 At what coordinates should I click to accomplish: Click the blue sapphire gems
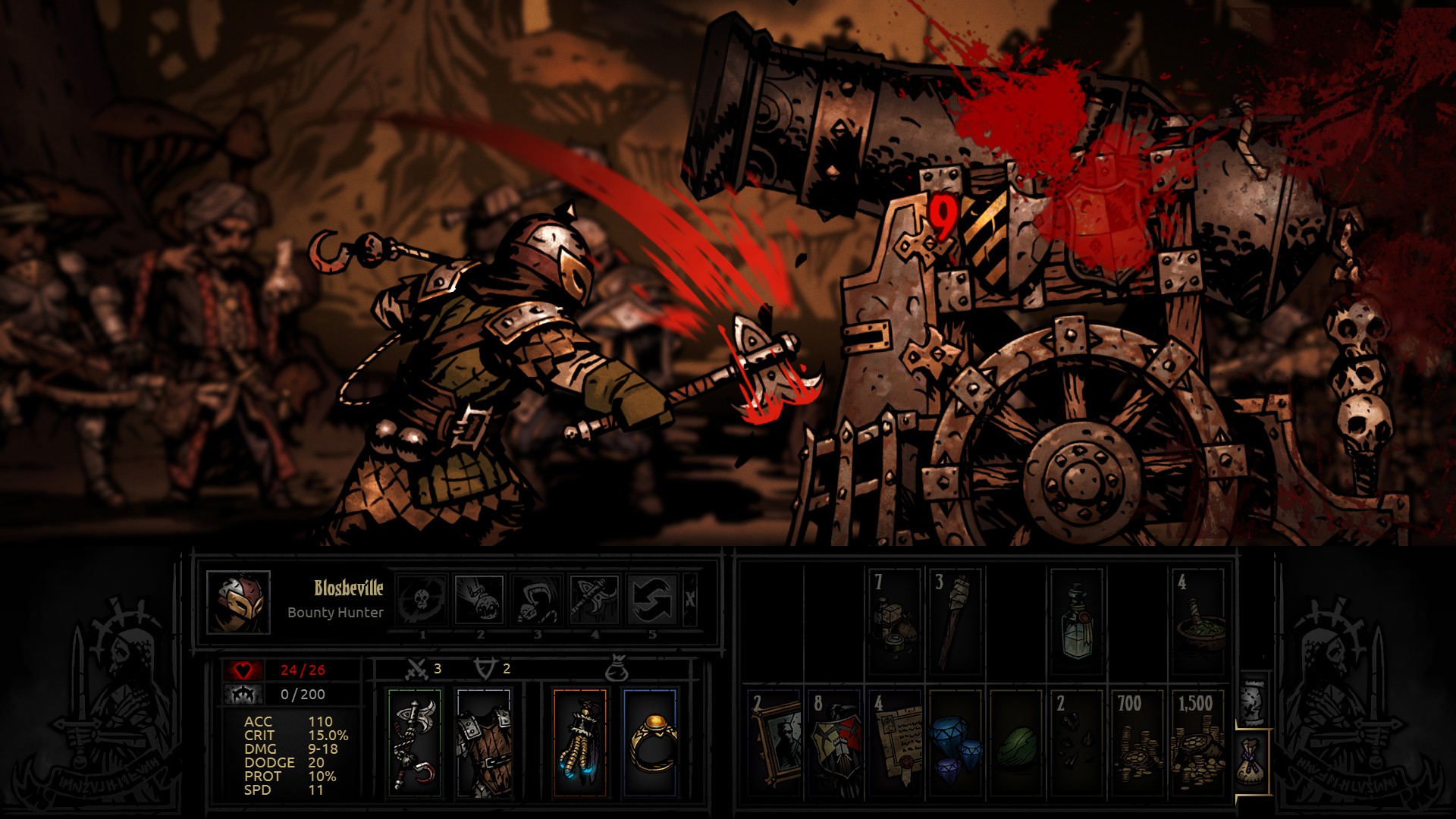pyautogui.click(x=956, y=742)
